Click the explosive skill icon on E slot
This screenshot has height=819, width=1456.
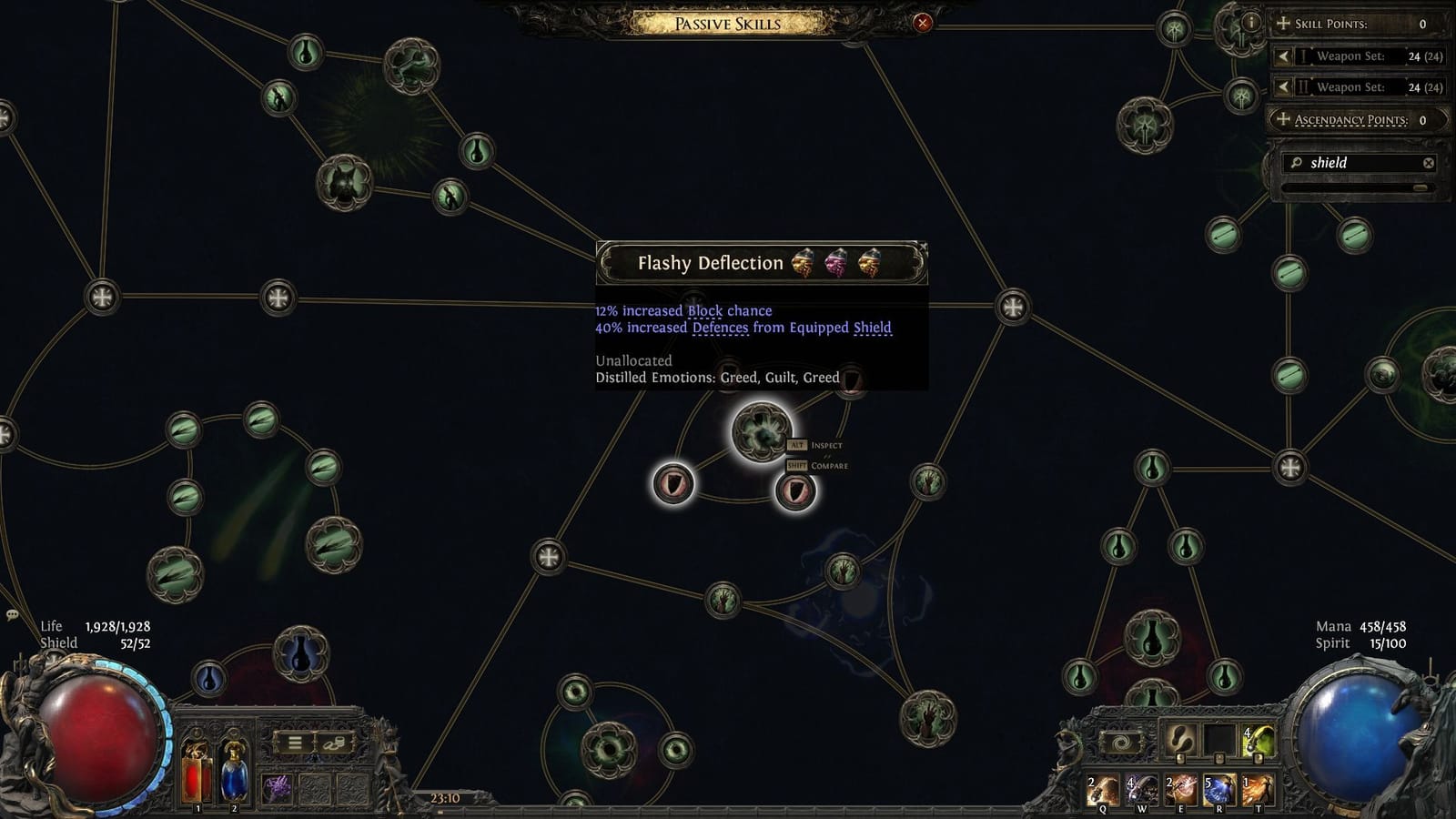1181,789
